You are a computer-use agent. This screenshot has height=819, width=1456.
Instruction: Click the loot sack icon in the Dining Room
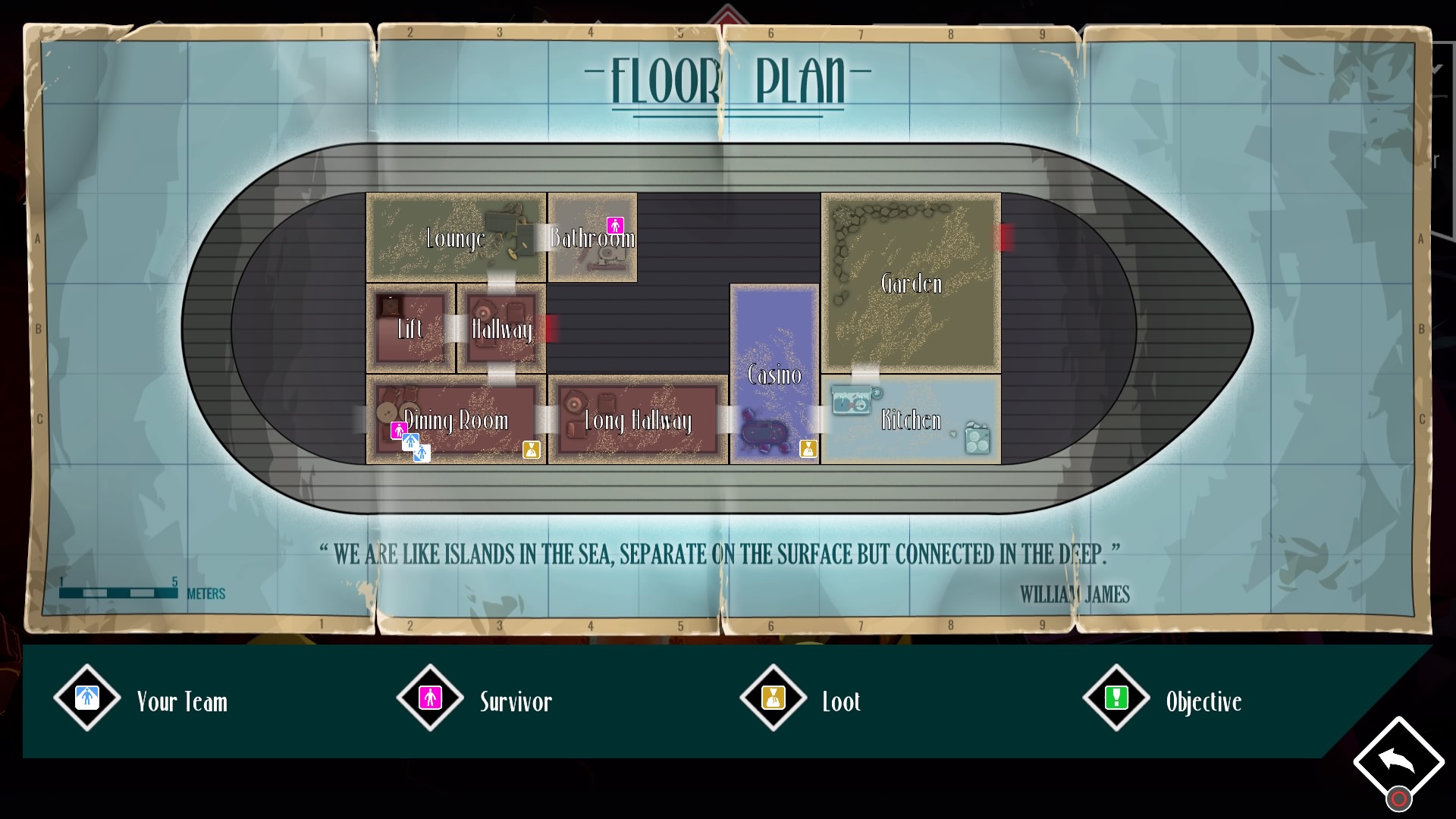point(533,449)
